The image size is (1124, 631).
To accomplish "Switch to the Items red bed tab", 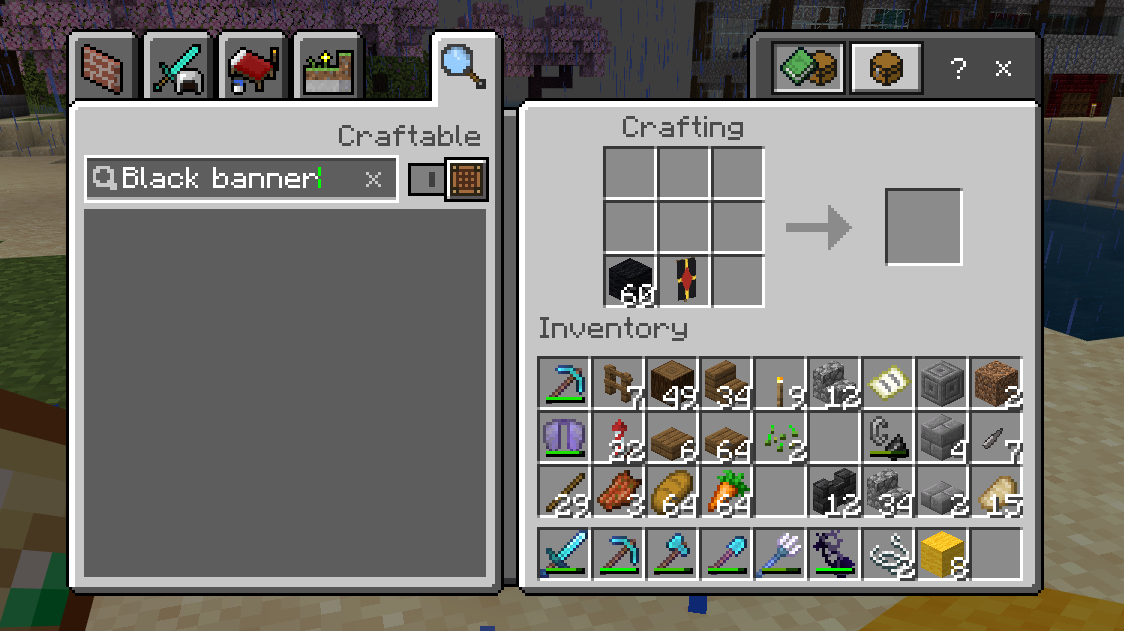I will [256, 69].
